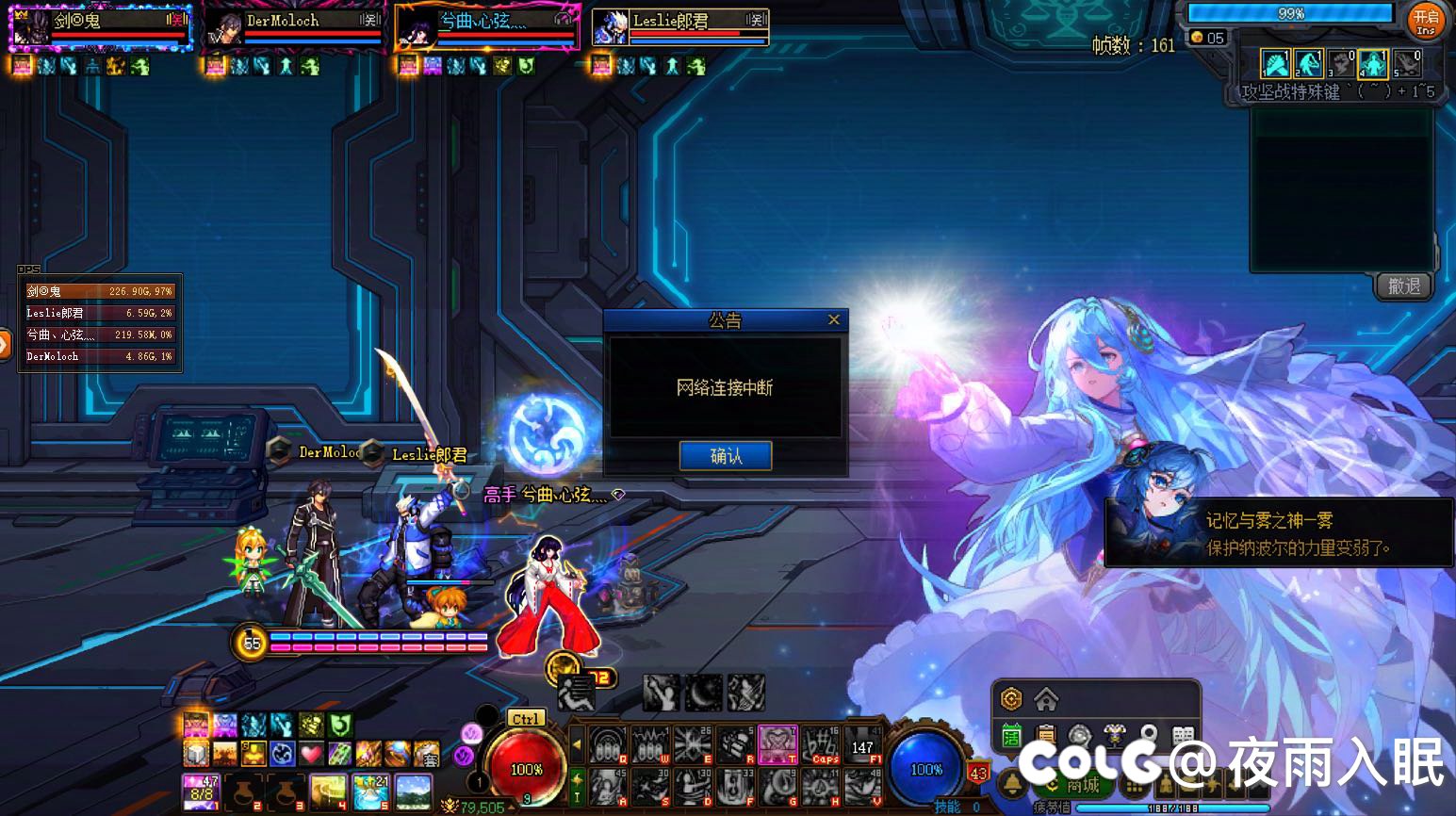Activate the orange 开启 Ins button

[x=1425, y=21]
